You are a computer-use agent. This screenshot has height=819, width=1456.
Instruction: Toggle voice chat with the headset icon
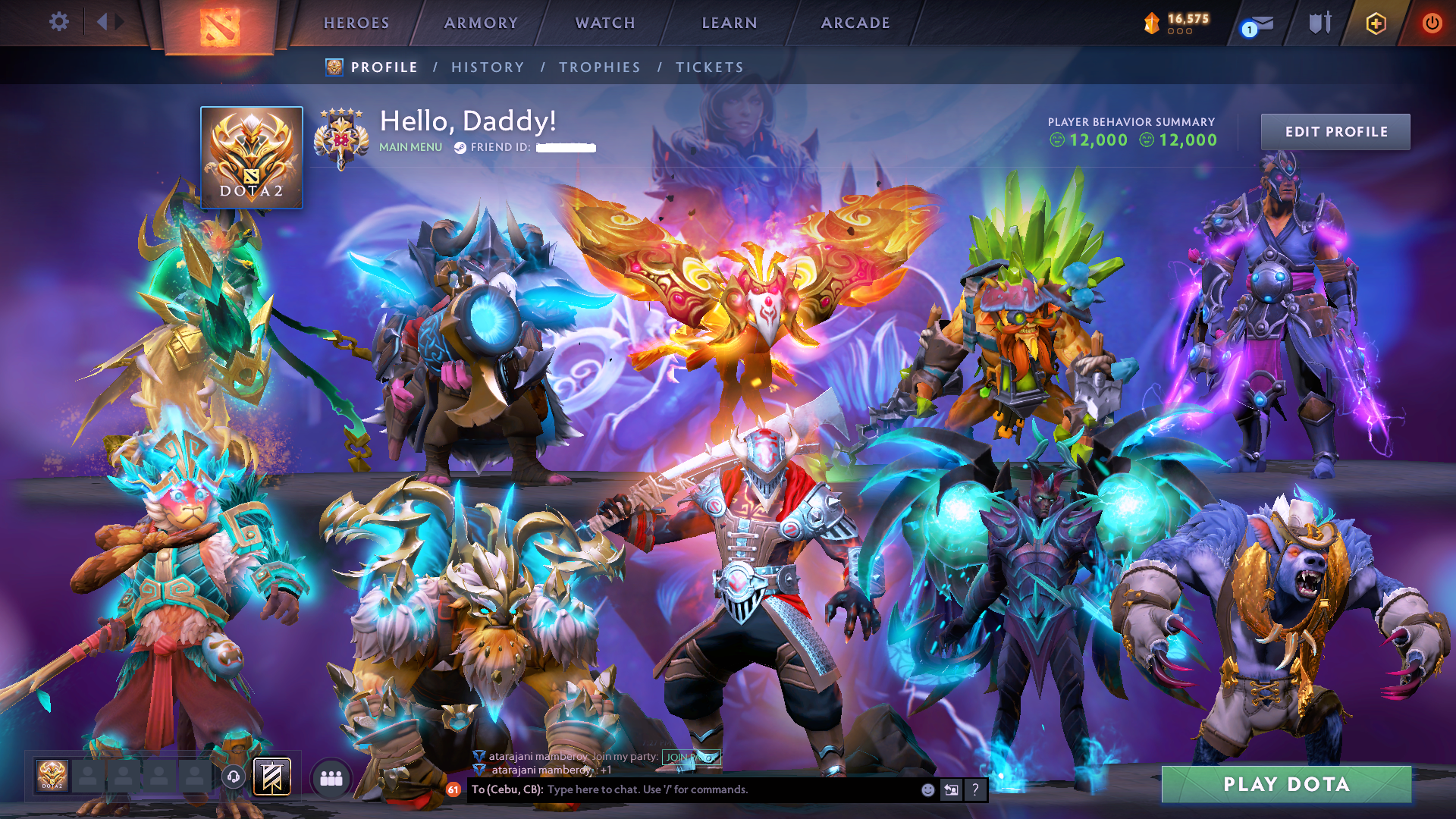coord(234,777)
